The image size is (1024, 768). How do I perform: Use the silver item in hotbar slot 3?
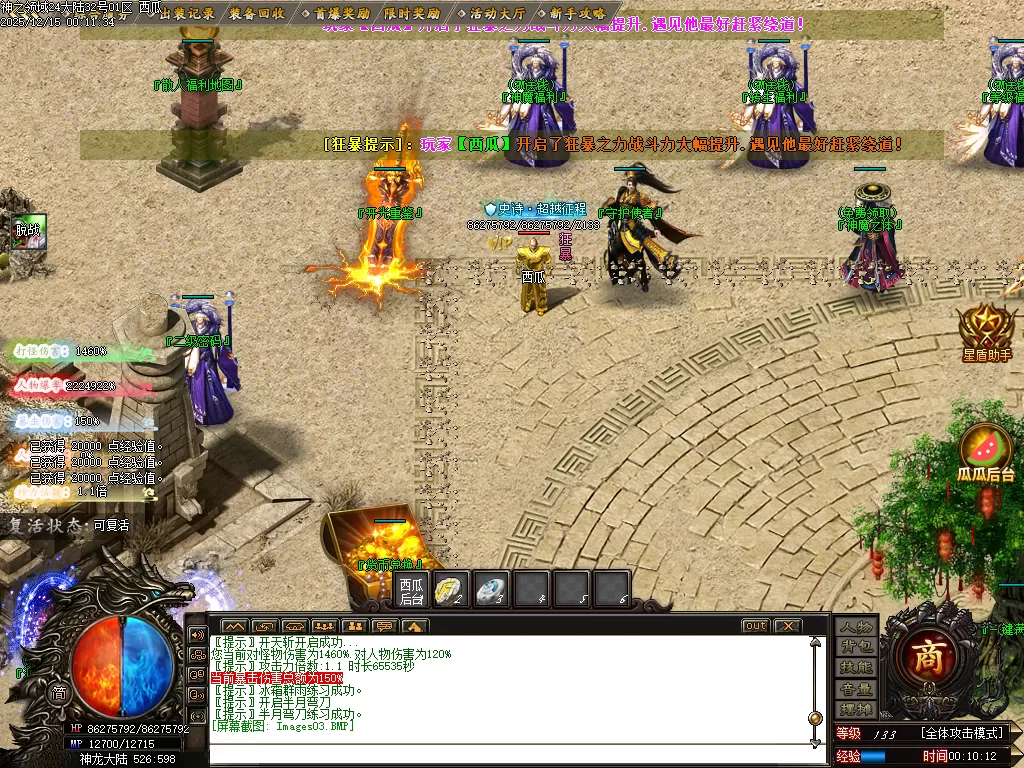point(490,589)
